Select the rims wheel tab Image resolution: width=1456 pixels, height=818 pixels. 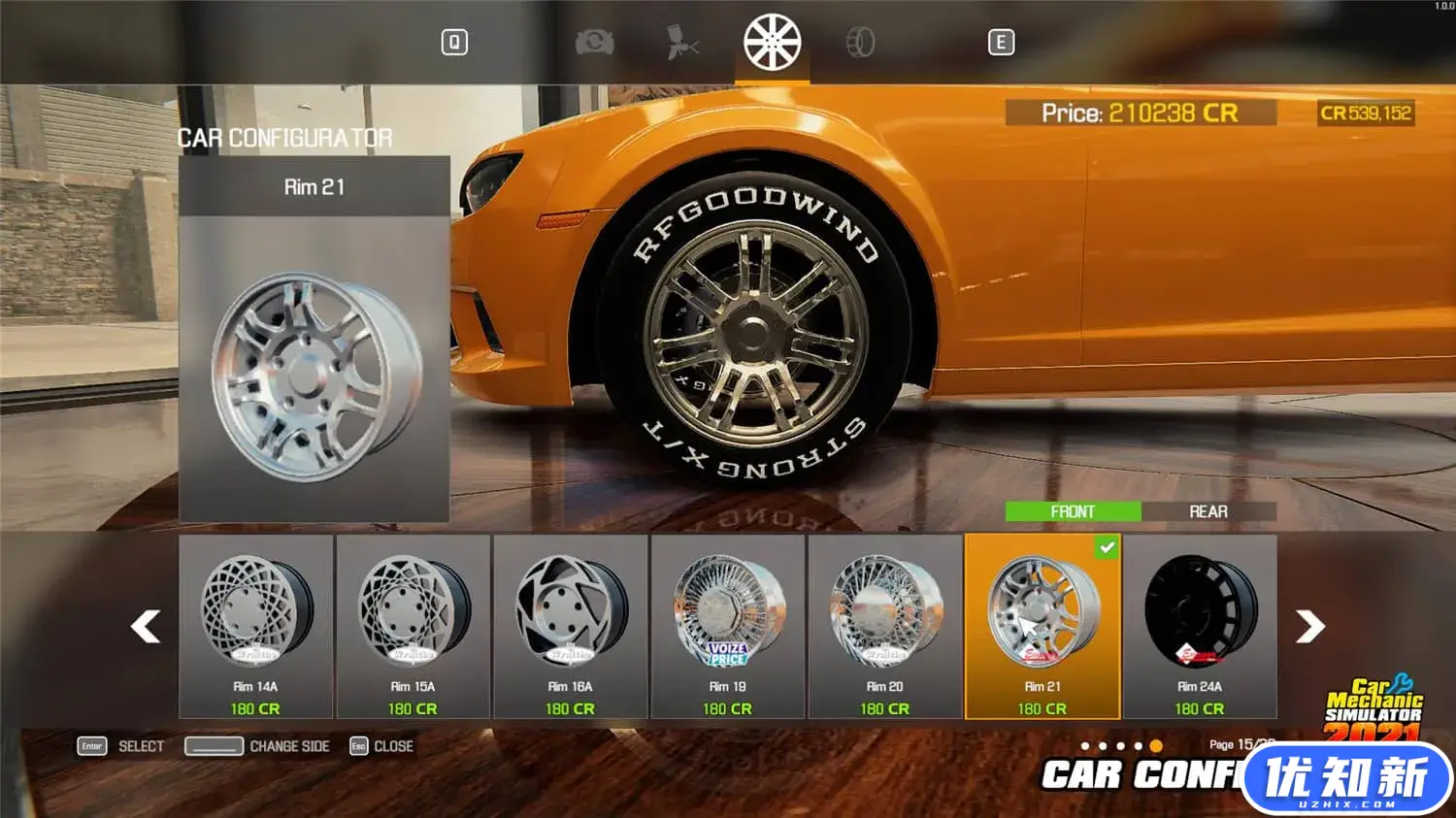(772, 43)
